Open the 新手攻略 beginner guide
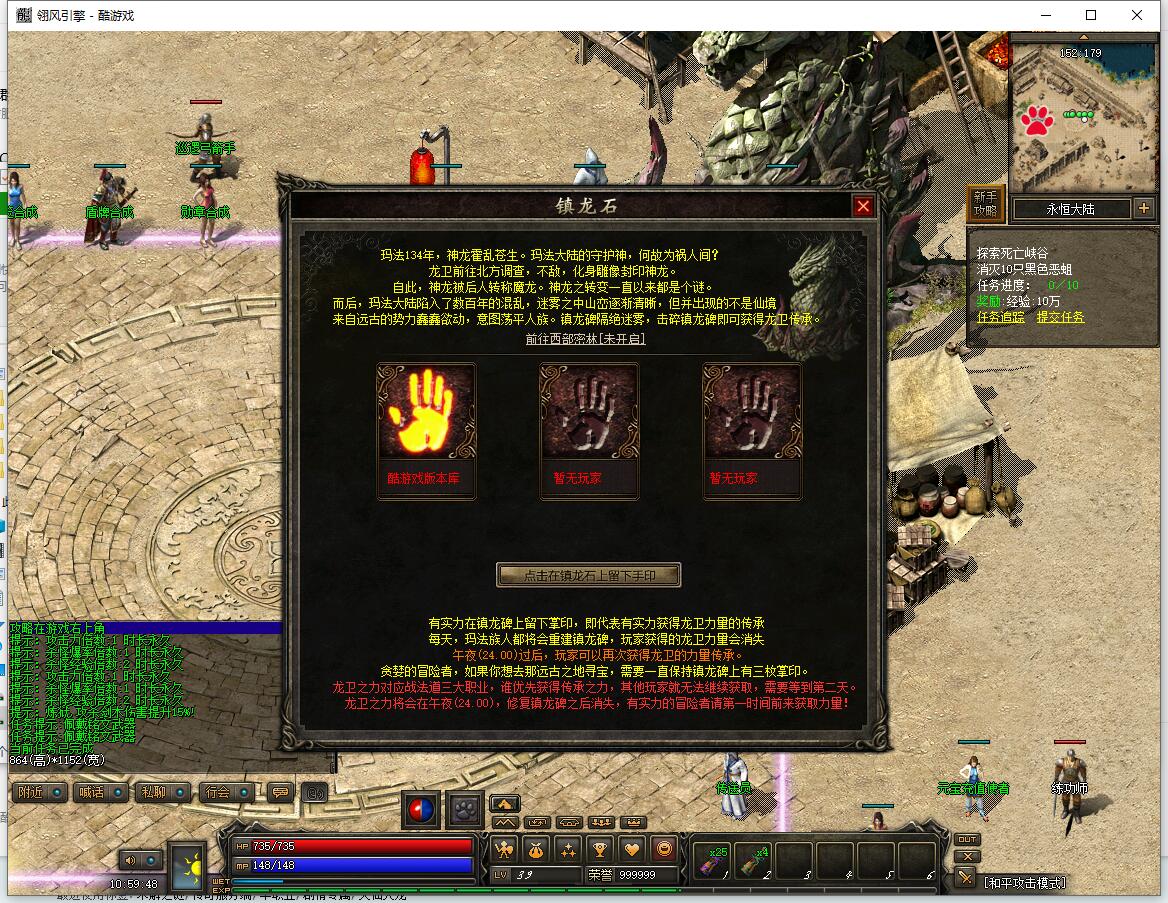 coord(985,203)
